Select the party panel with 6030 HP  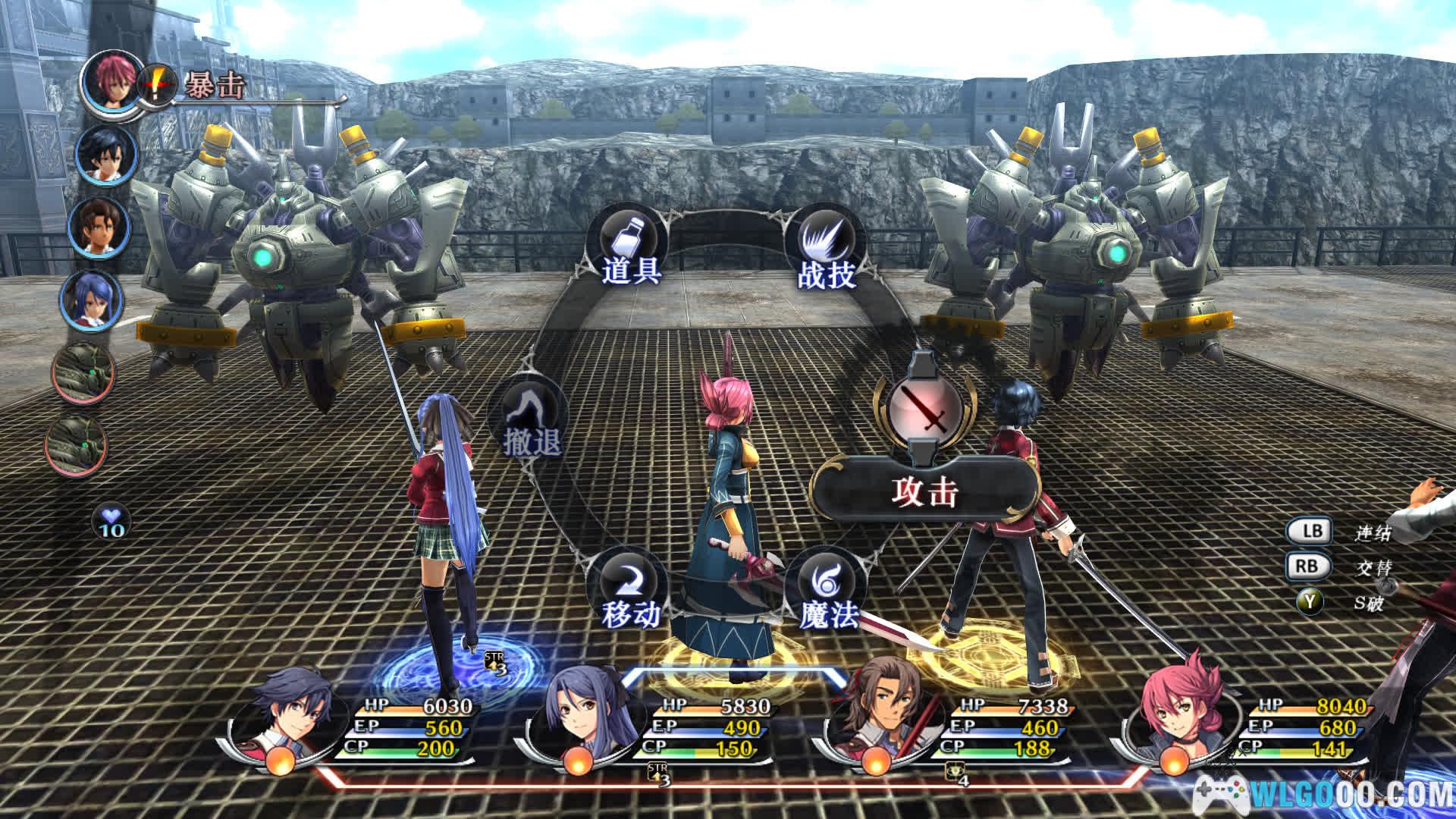(356, 728)
